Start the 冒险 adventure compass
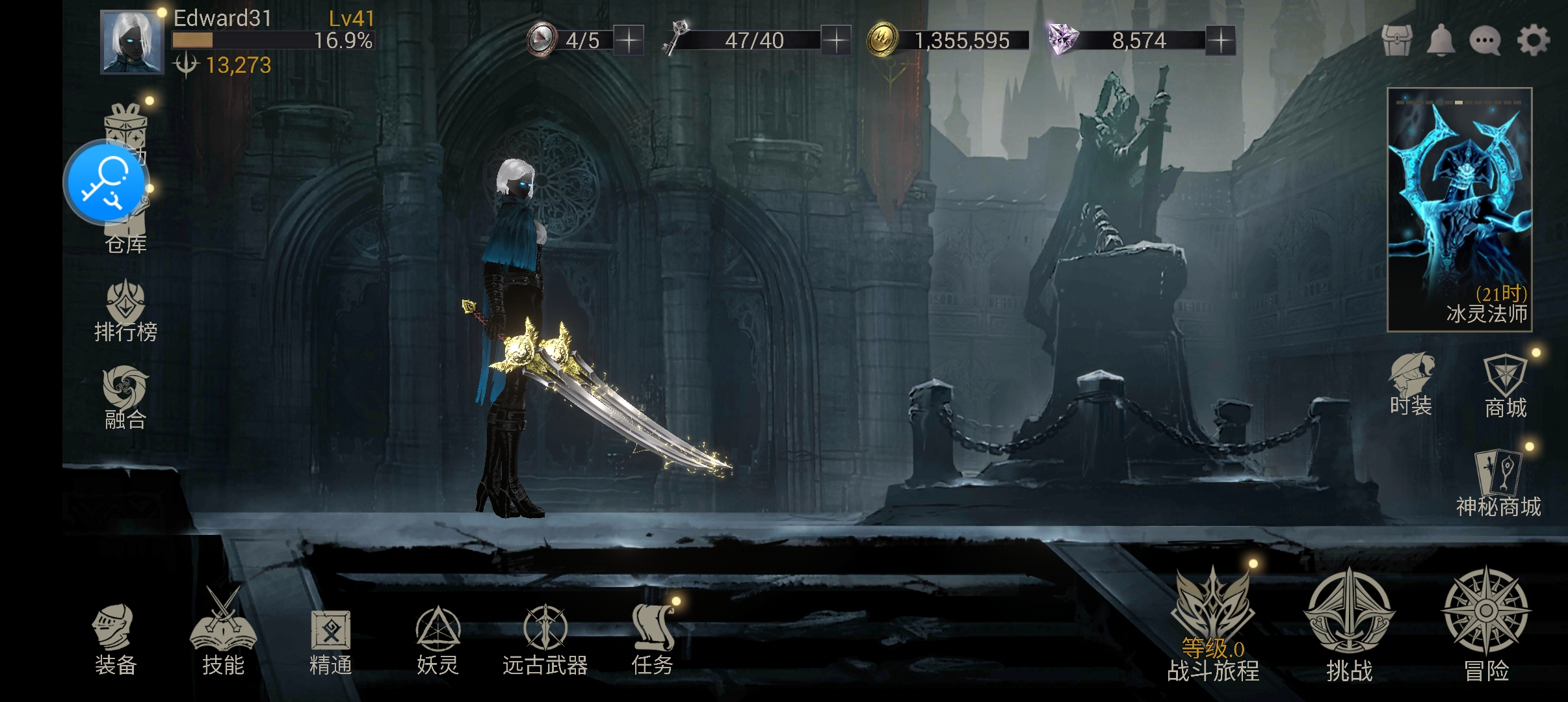Image resolution: width=1568 pixels, height=702 pixels. coord(1486,625)
